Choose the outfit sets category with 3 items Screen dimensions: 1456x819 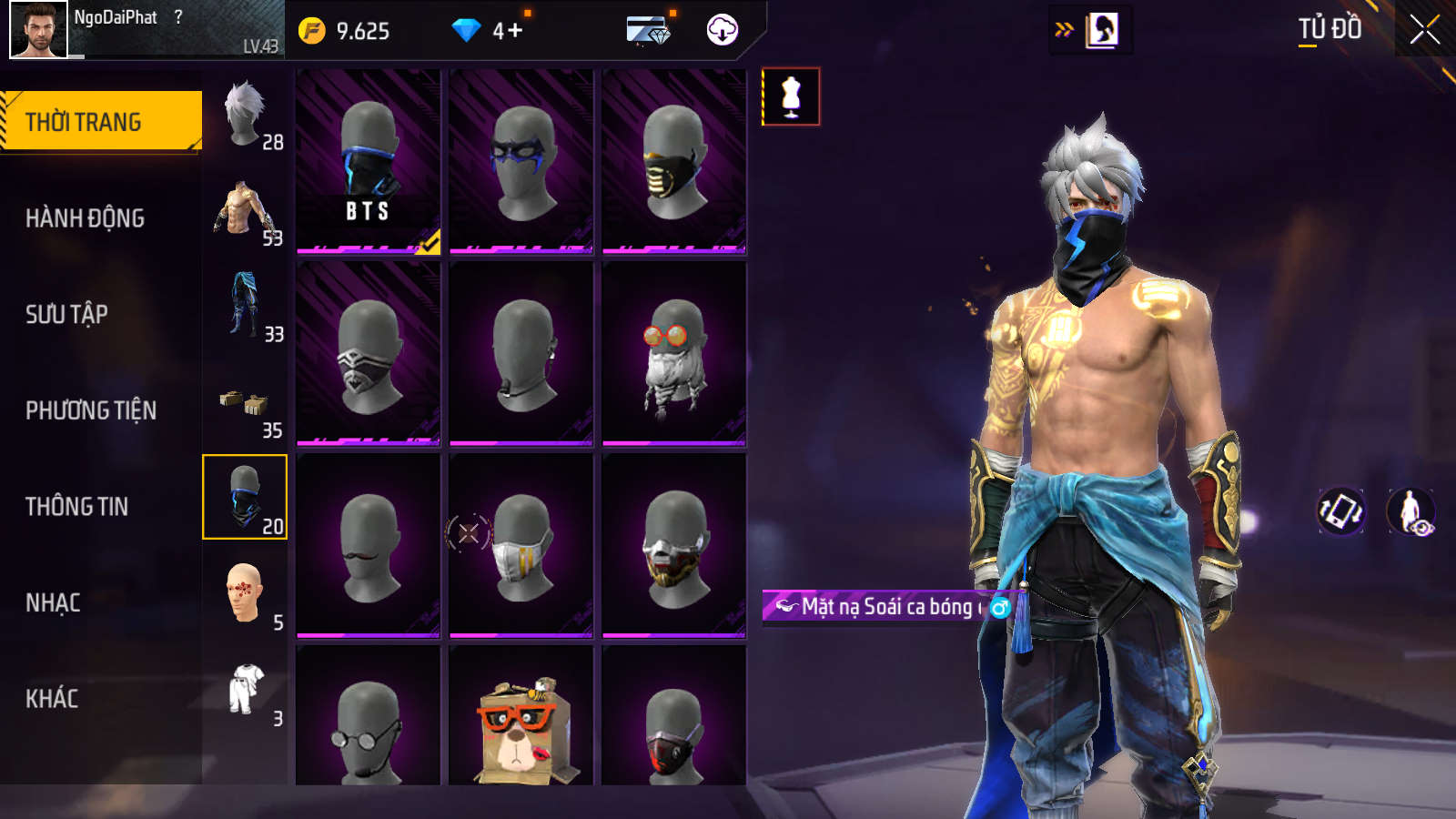point(246,692)
